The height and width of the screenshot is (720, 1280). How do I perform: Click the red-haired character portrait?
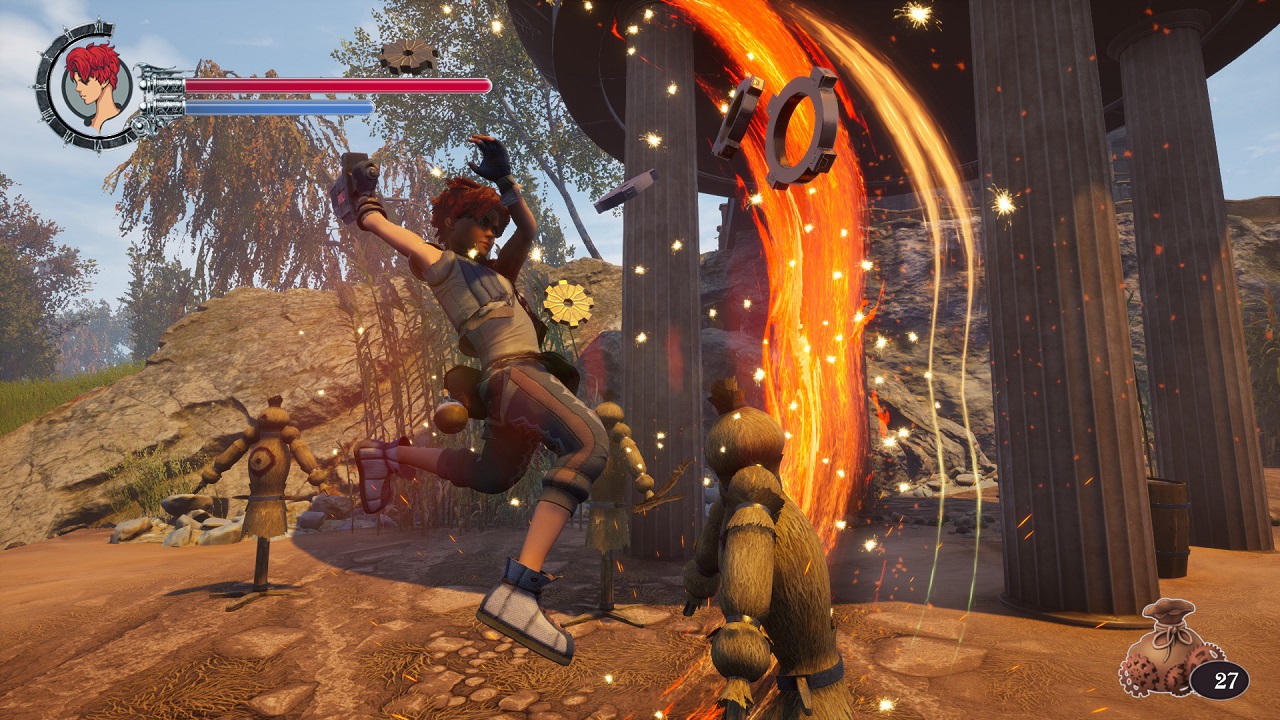tap(97, 85)
